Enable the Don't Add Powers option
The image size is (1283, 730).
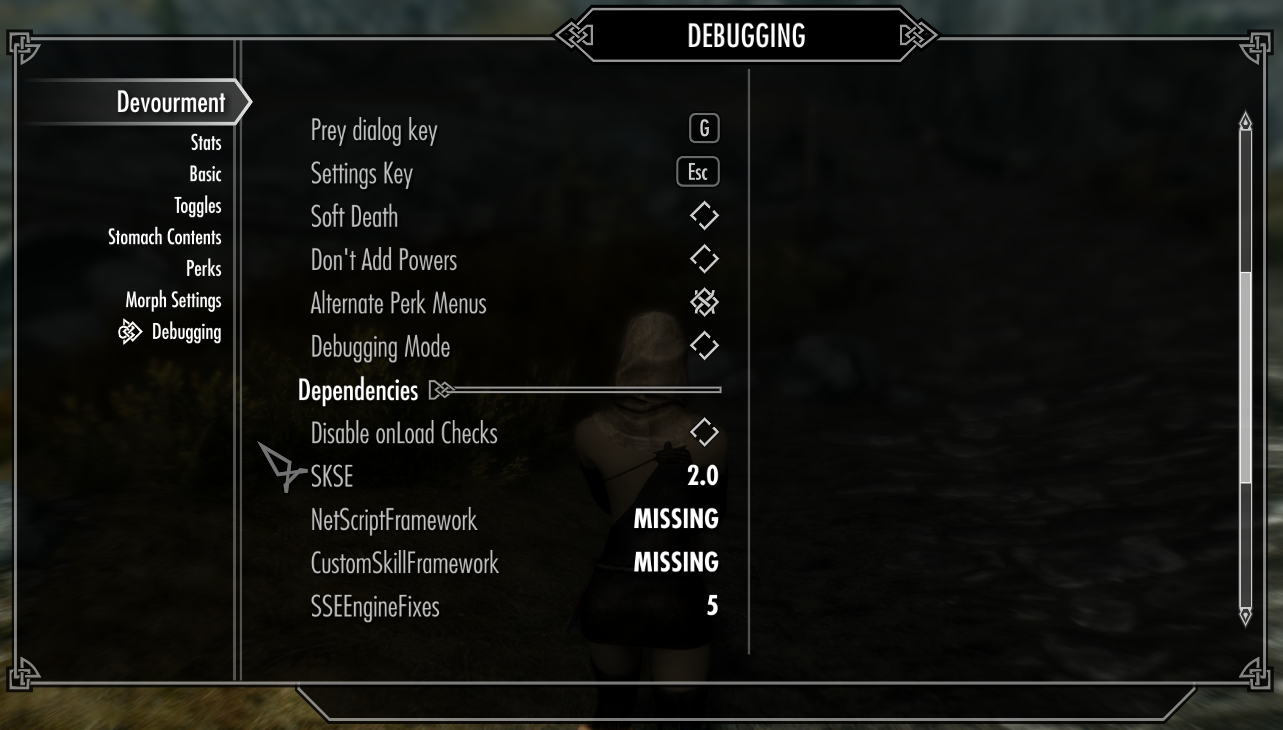tap(704, 259)
